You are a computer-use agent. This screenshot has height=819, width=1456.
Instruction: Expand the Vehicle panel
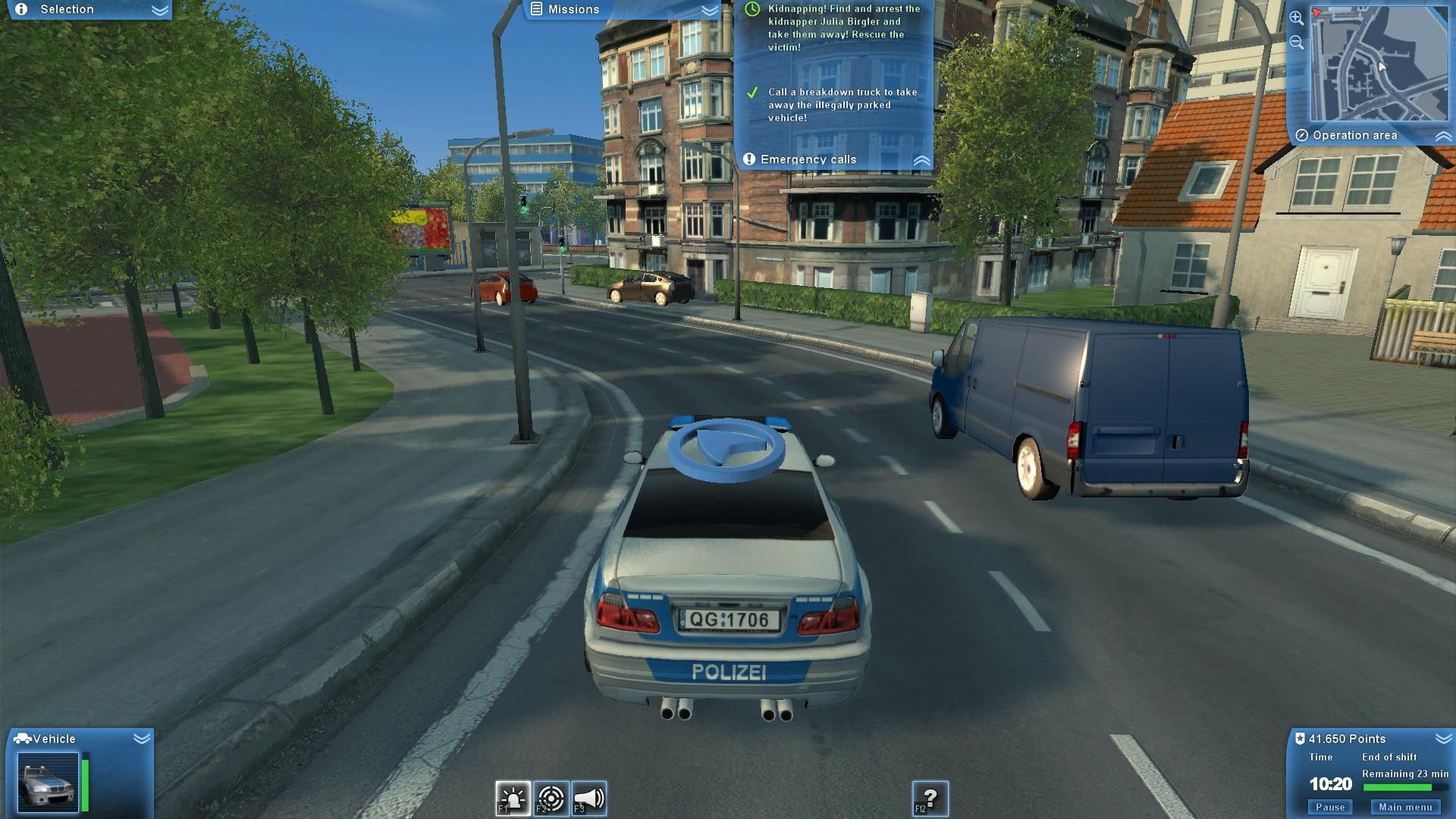[x=141, y=739]
